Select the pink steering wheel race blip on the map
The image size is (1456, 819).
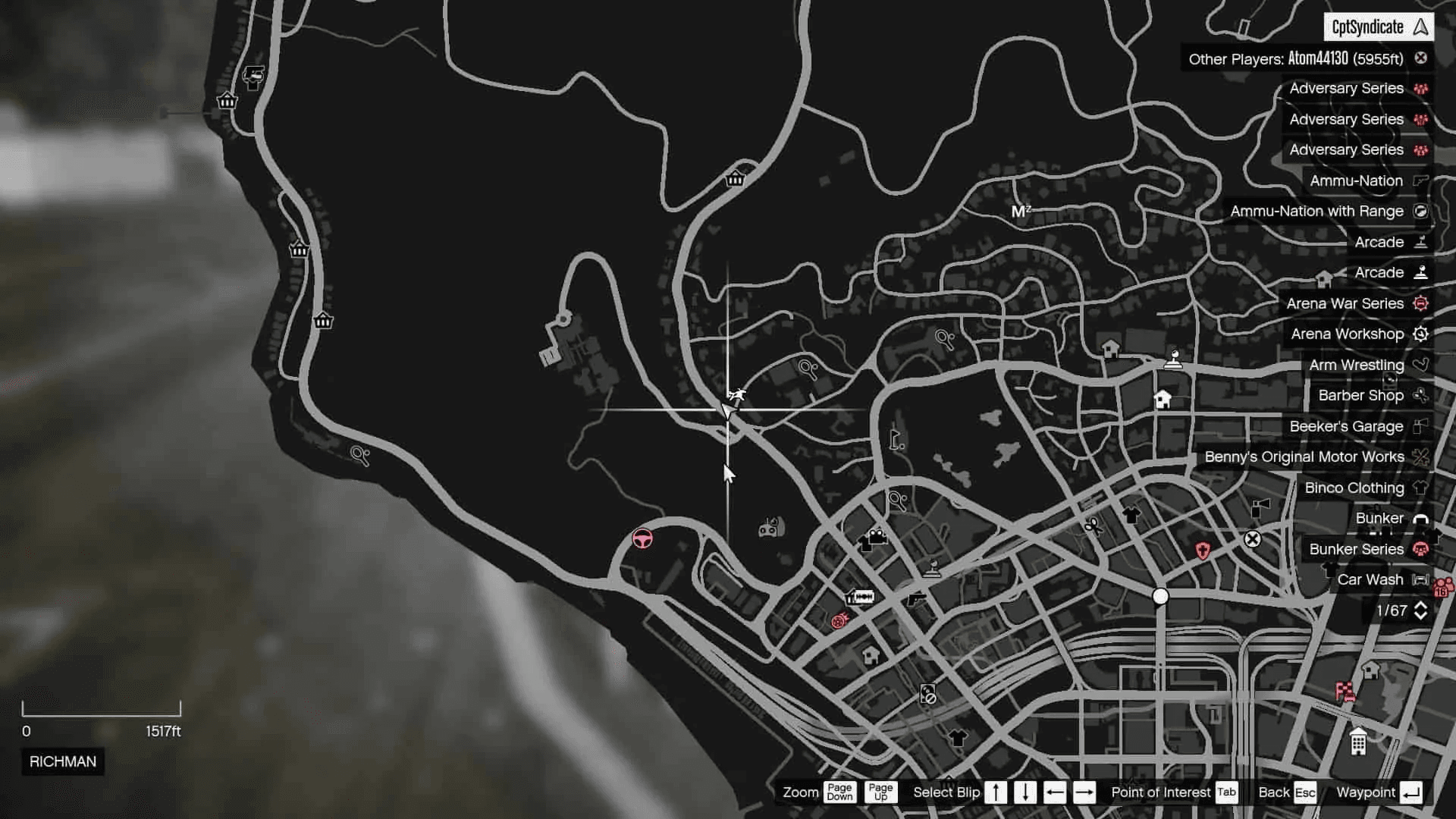click(642, 538)
